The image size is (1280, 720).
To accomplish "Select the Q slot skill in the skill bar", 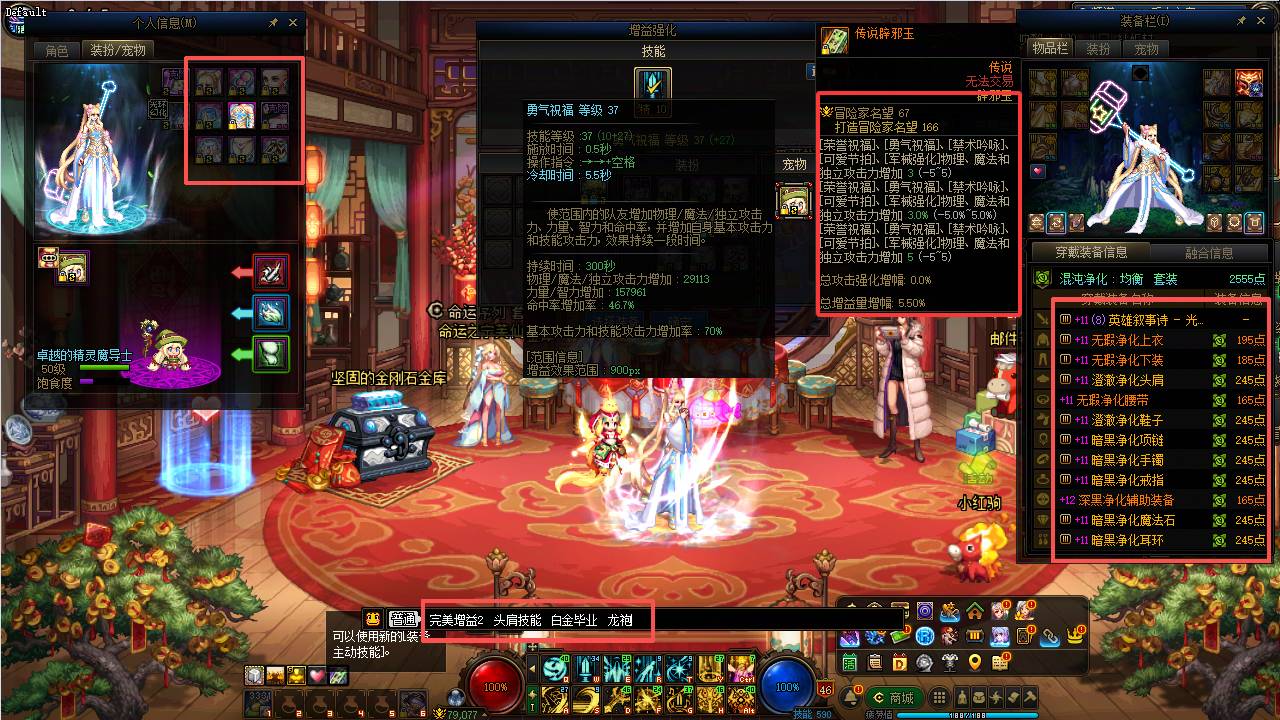I will (555, 668).
